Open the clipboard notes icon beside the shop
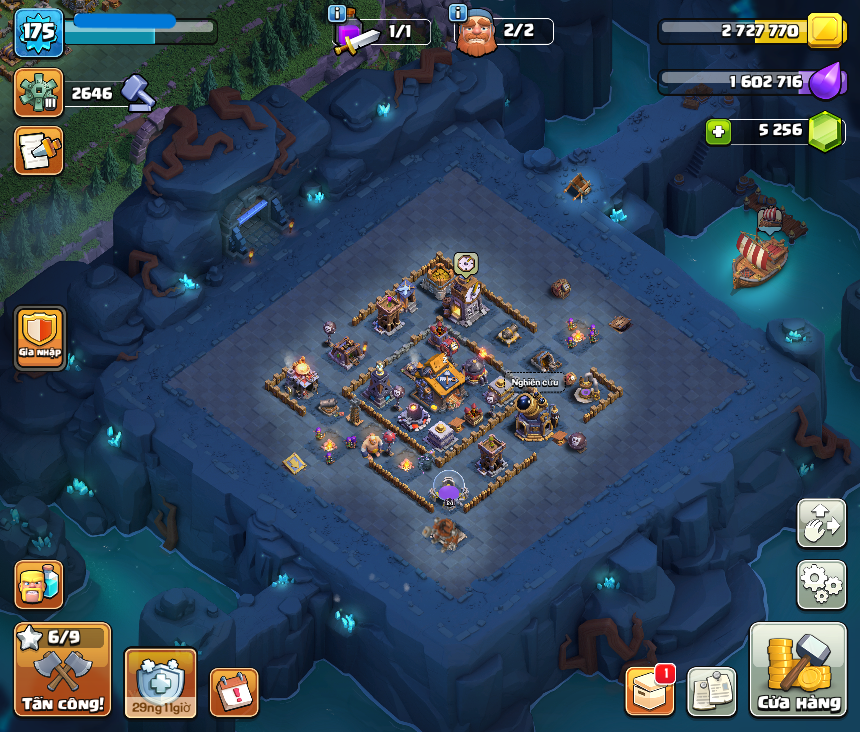The image size is (860, 732). (711, 691)
